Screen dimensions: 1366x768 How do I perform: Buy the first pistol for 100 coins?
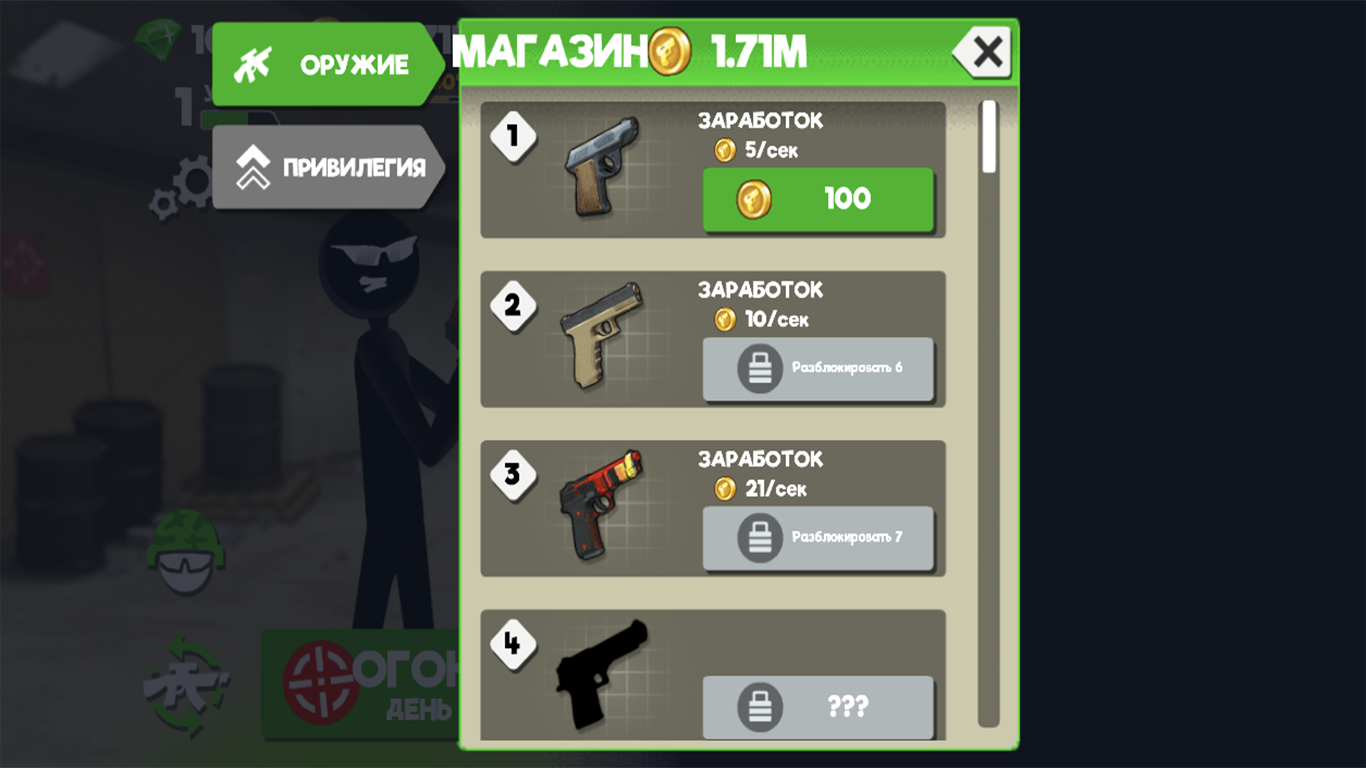click(x=819, y=198)
